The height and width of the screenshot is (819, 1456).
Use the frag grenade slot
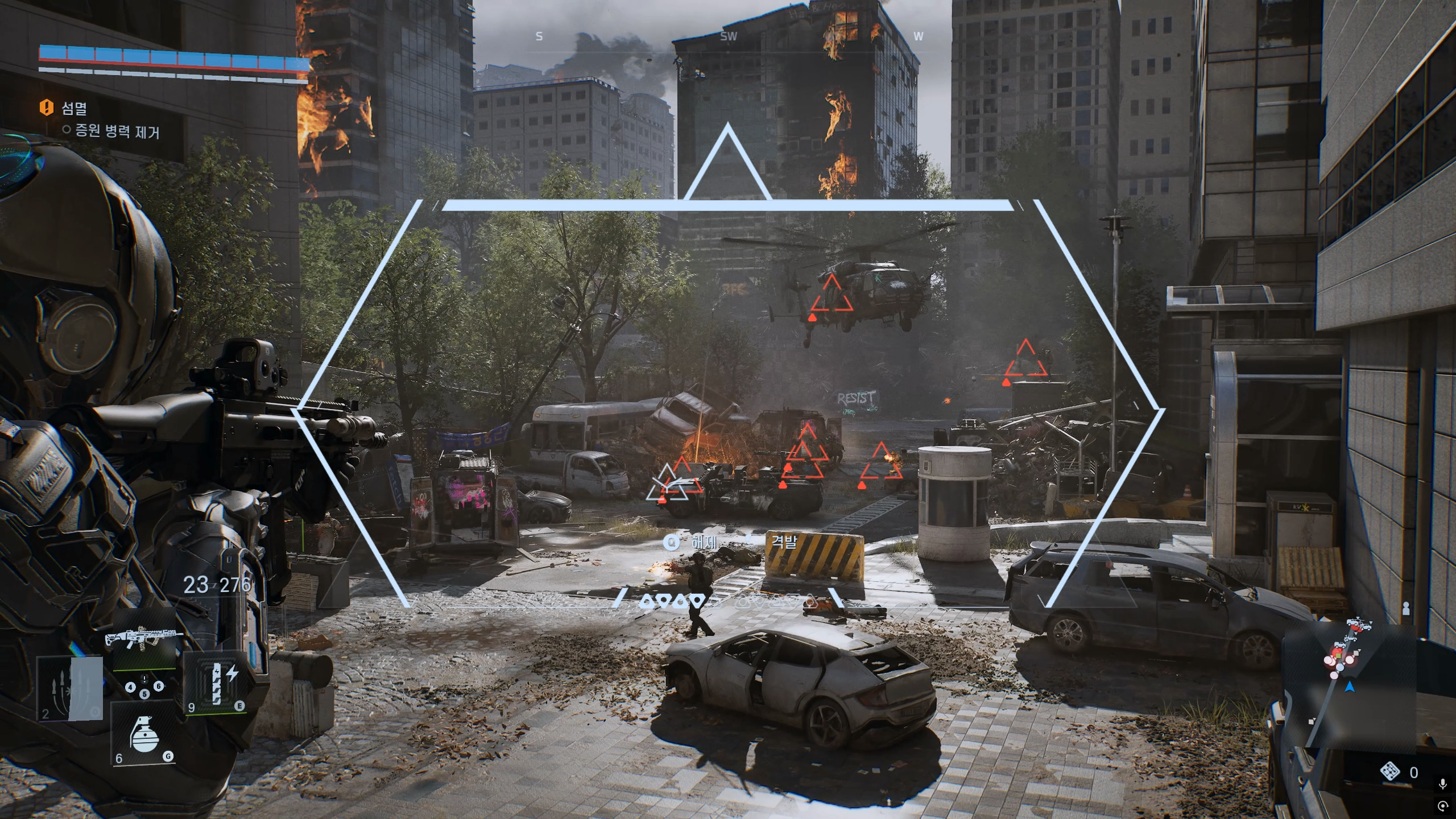coord(142,734)
